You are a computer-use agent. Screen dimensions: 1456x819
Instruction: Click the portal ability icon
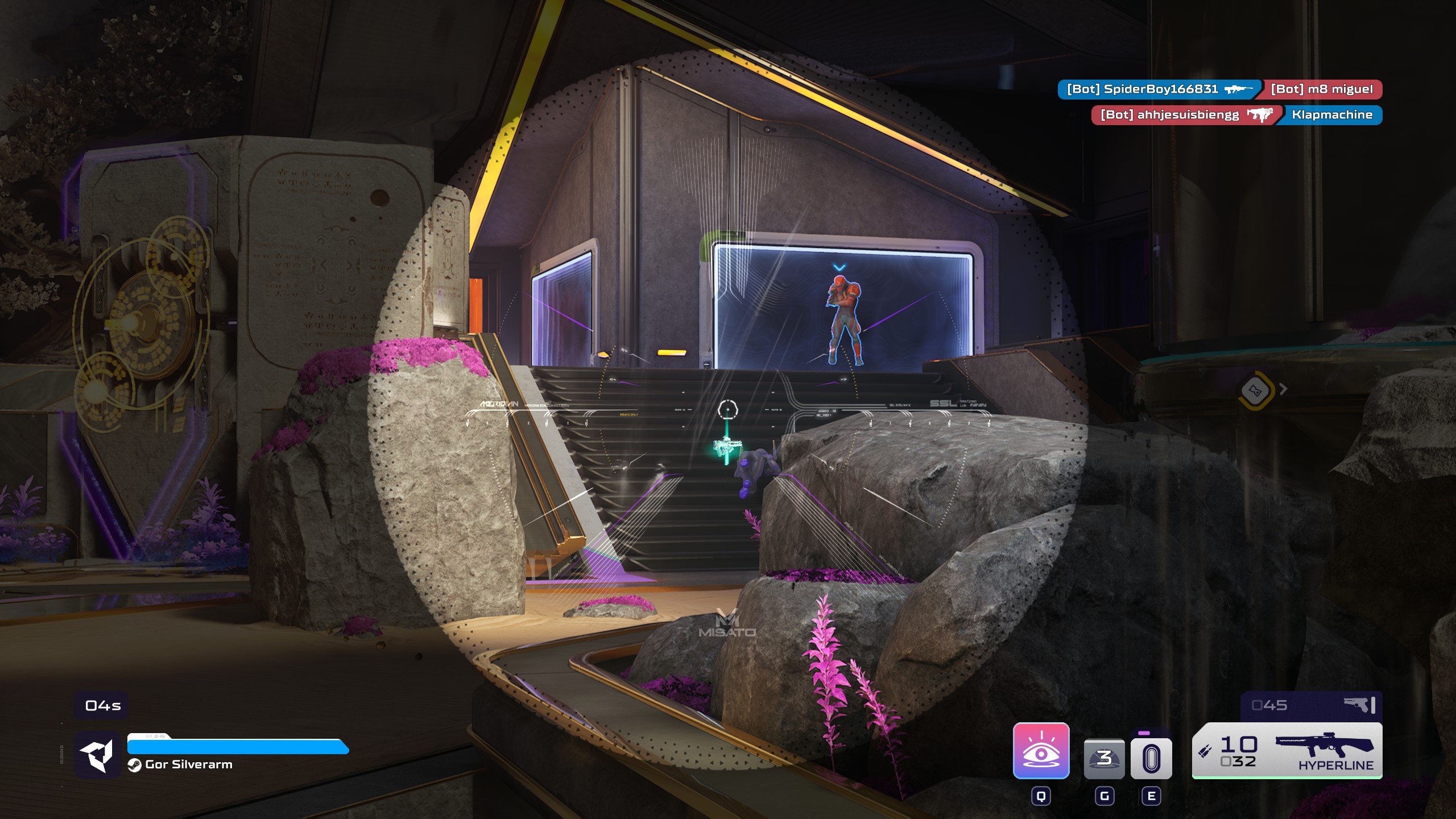pyautogui.click(x=1151, y=758)
